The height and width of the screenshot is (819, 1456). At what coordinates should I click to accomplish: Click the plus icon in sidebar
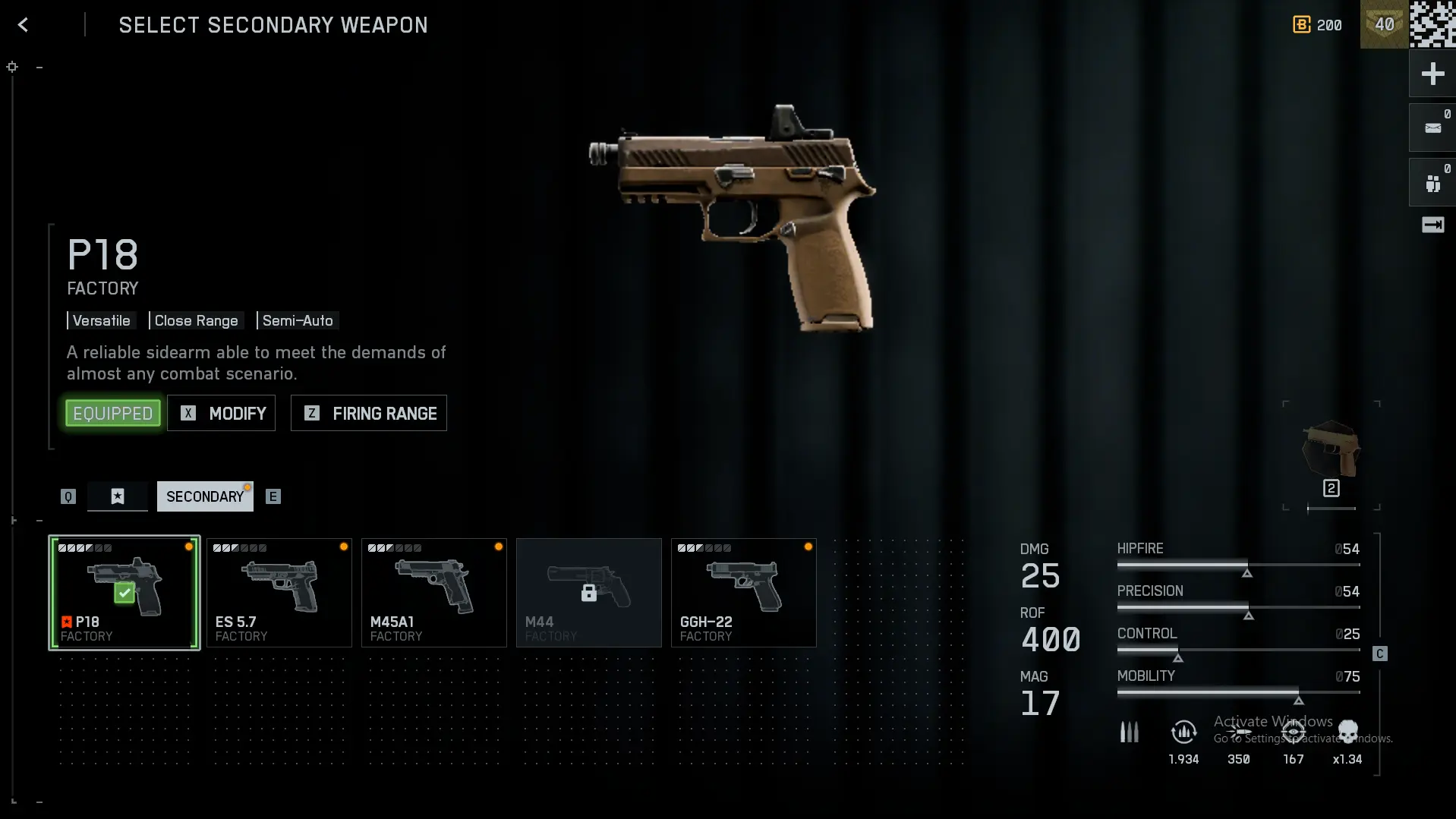[1432, 74]
